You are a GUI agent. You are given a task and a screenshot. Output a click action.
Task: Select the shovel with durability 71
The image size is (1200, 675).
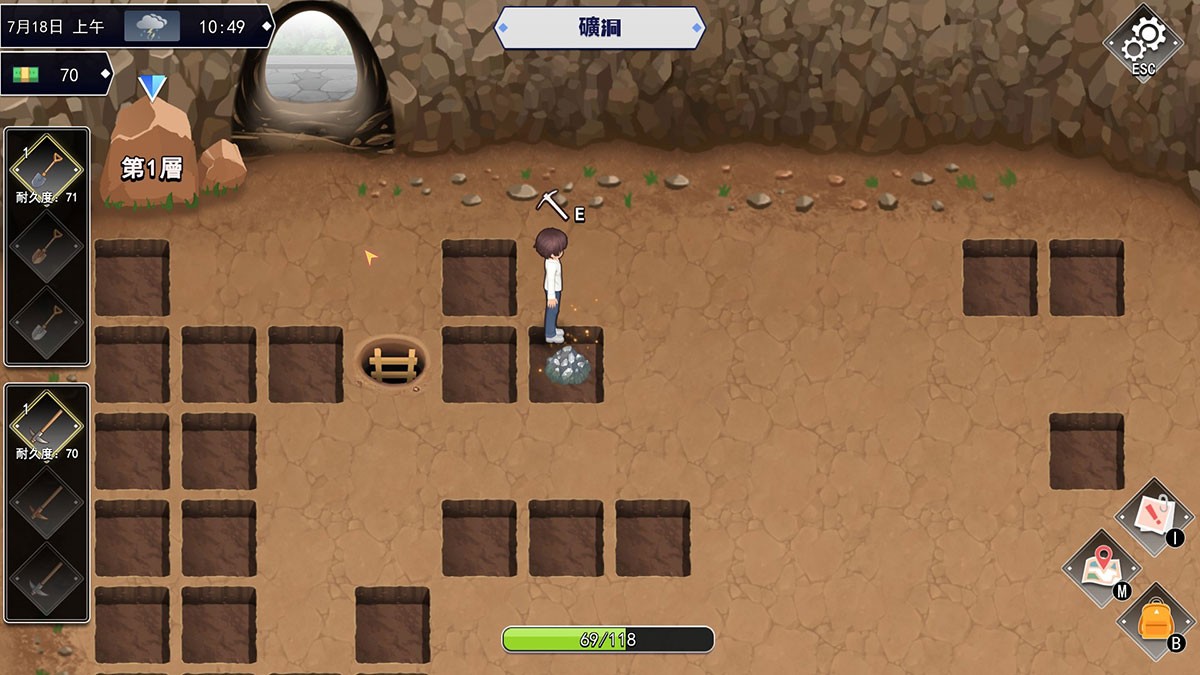click(x=47, y=167)
